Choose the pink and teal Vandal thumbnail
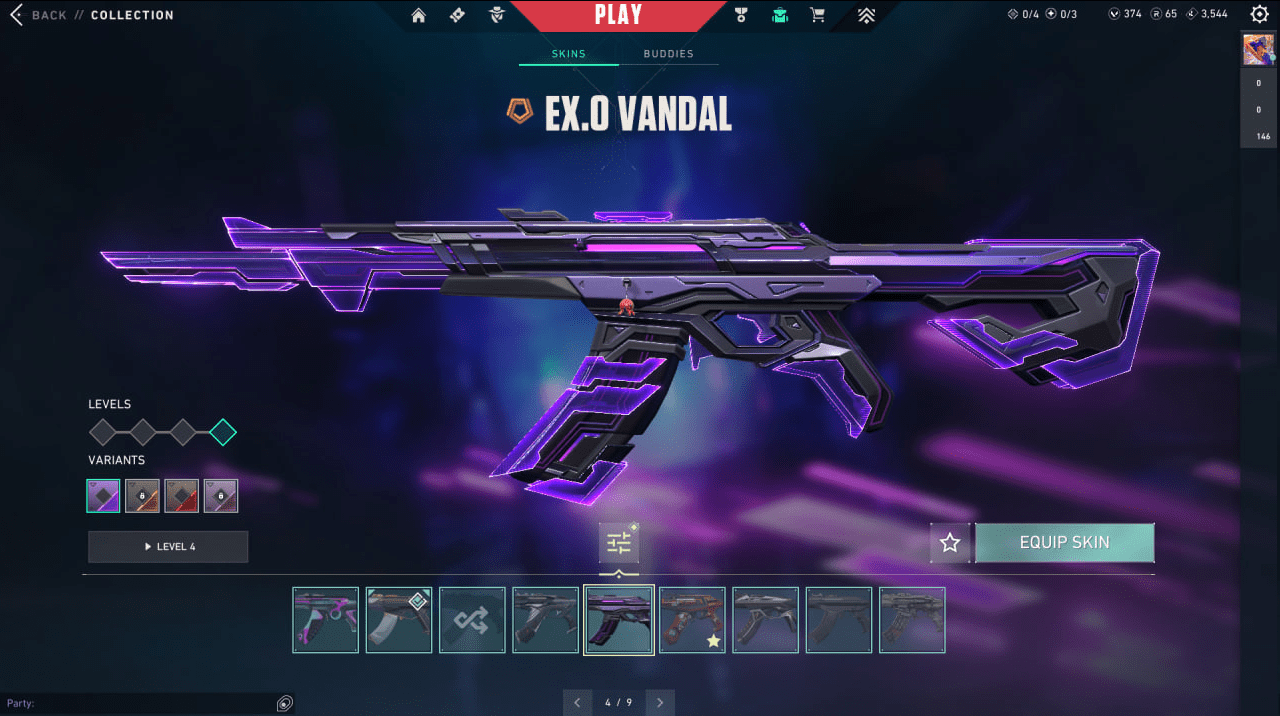The image size is (1280, 716). 326,620
